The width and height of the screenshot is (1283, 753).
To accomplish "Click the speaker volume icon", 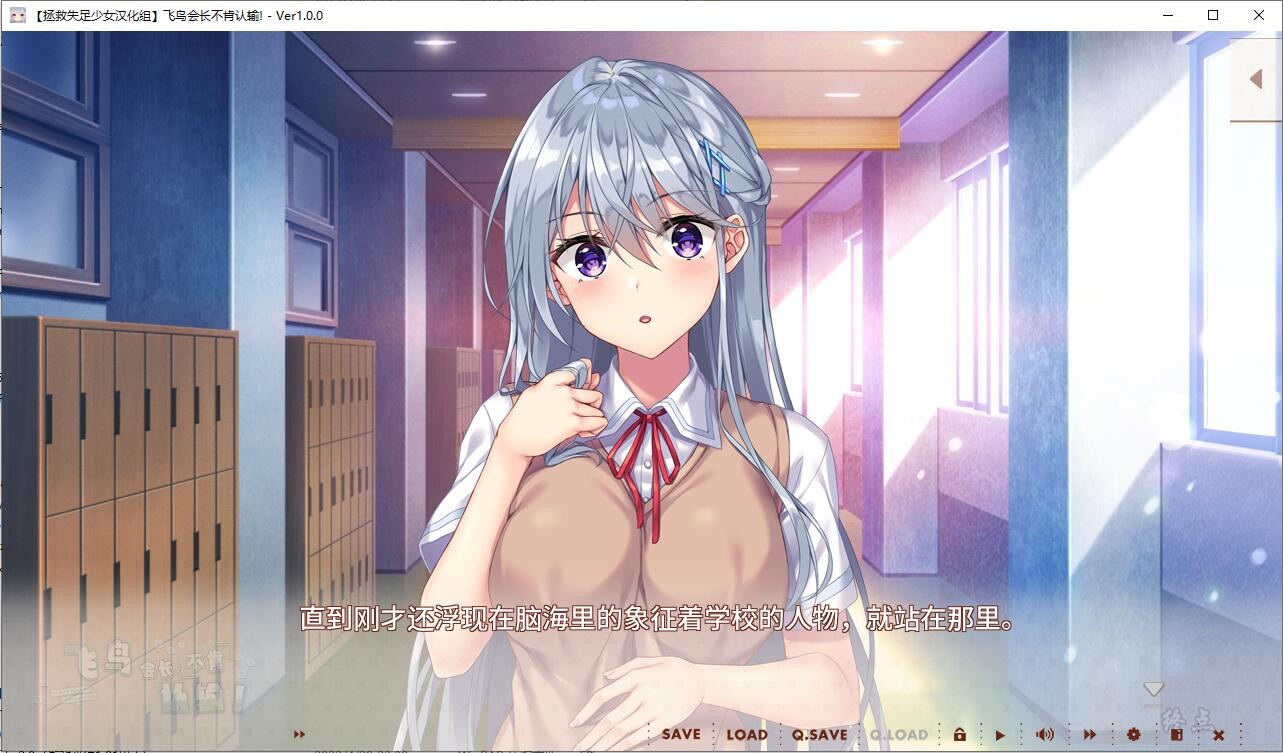I will point(1045,734).
